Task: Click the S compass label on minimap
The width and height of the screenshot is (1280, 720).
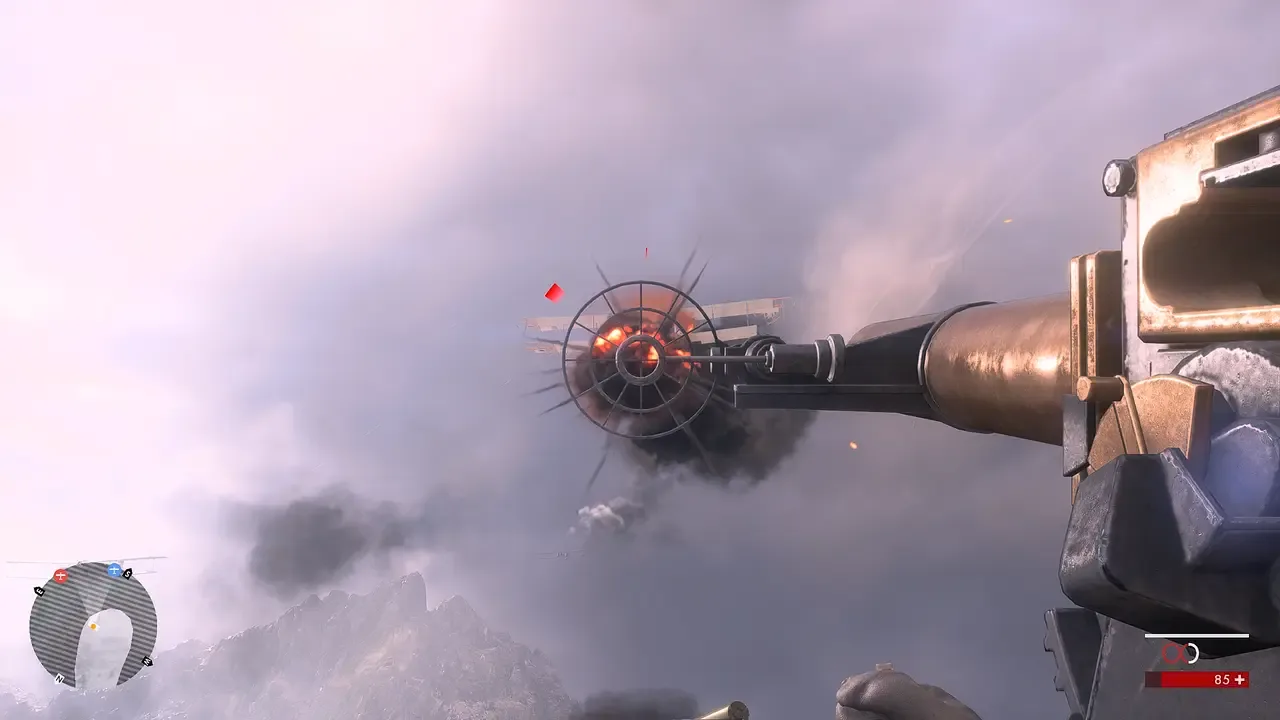Action: 128,574
